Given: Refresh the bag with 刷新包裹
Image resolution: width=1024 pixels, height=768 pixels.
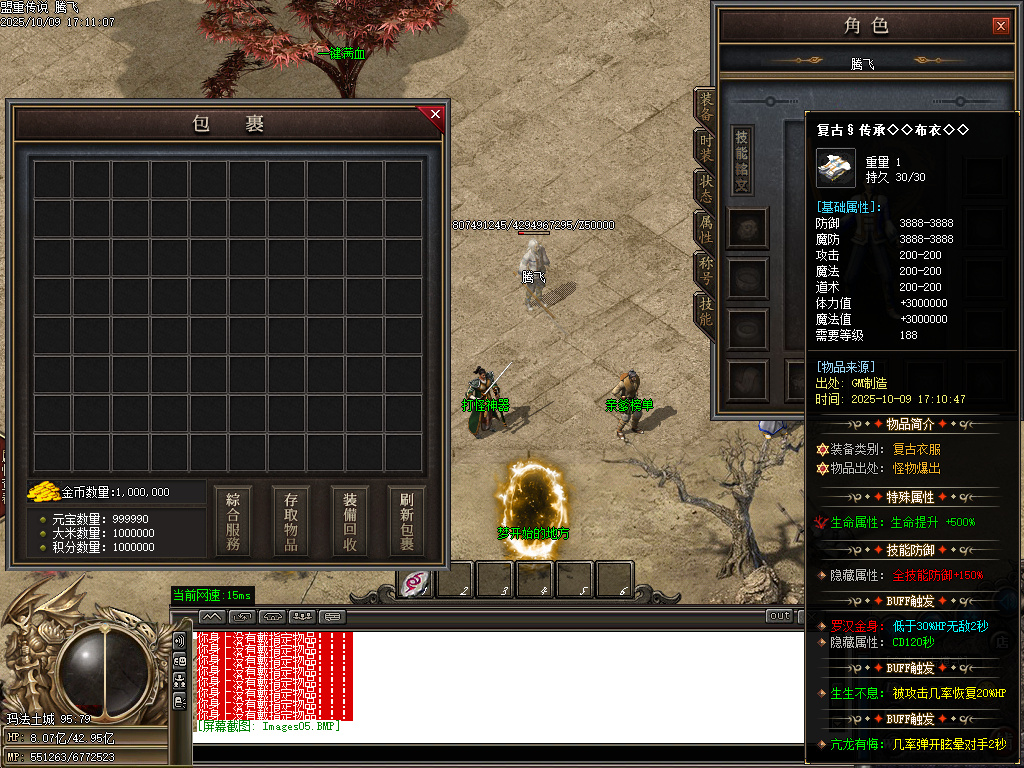Looking at the screenshot, I should [x=407, y=521].
